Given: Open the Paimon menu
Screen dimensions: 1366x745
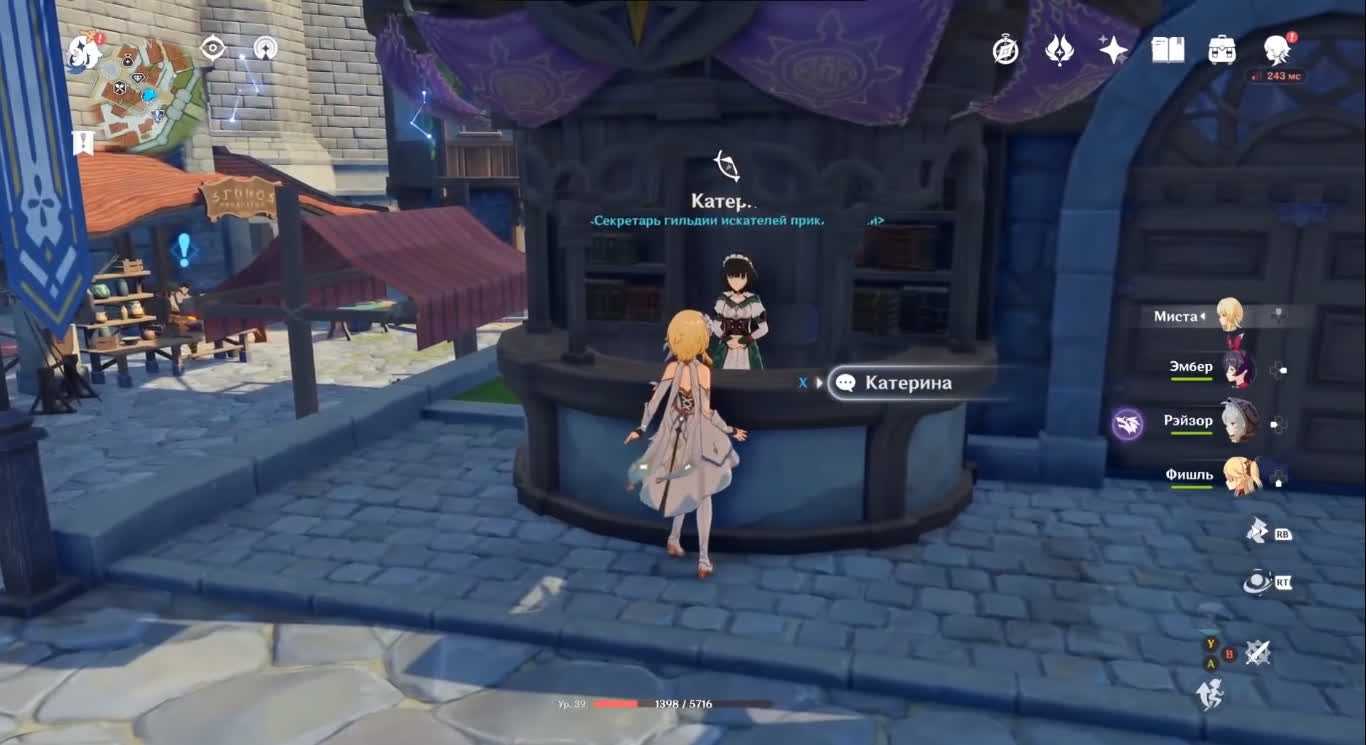Looking at the screenshot, I should 84,52.
